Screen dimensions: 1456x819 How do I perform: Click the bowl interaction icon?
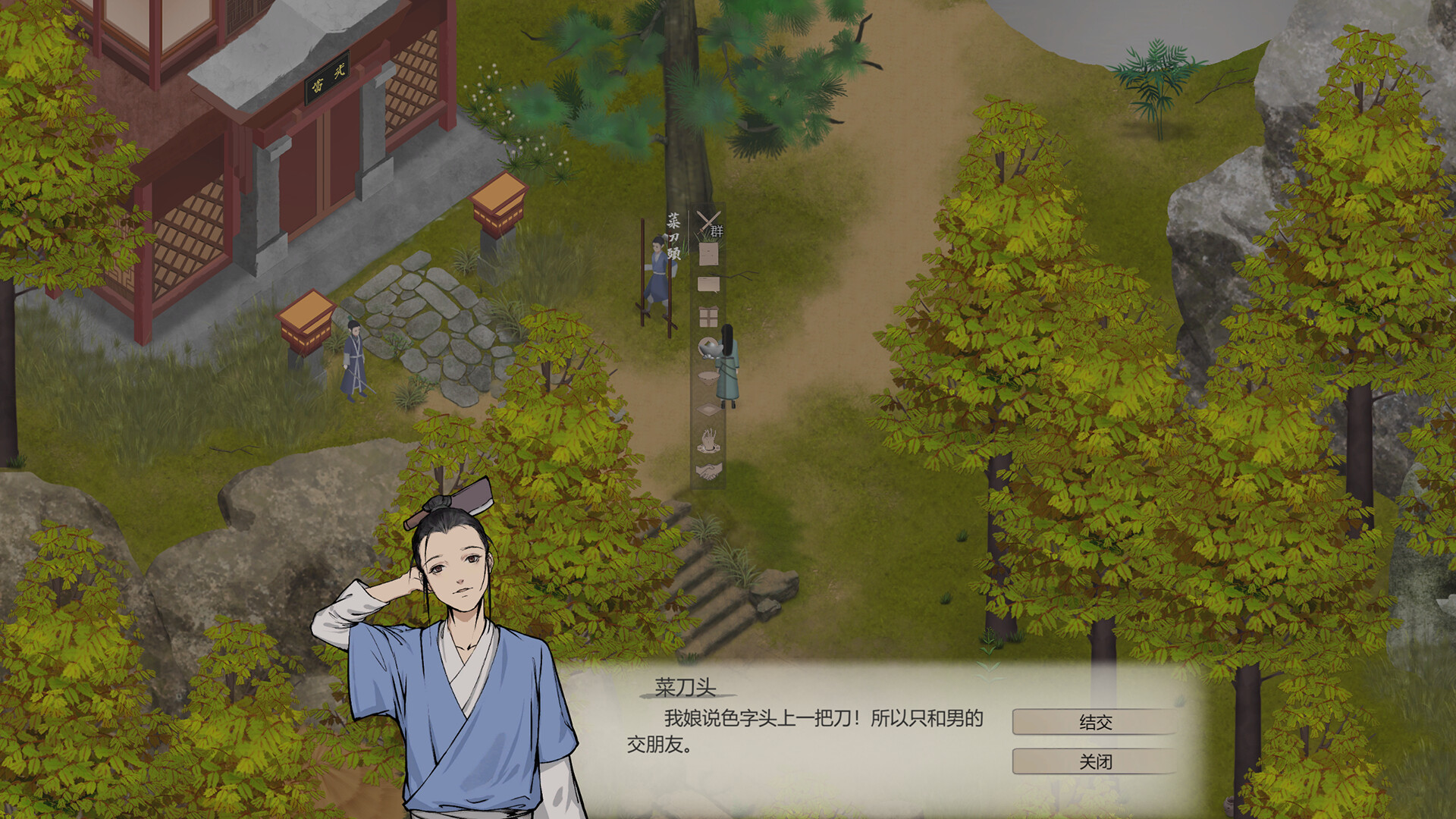point(708,377)
